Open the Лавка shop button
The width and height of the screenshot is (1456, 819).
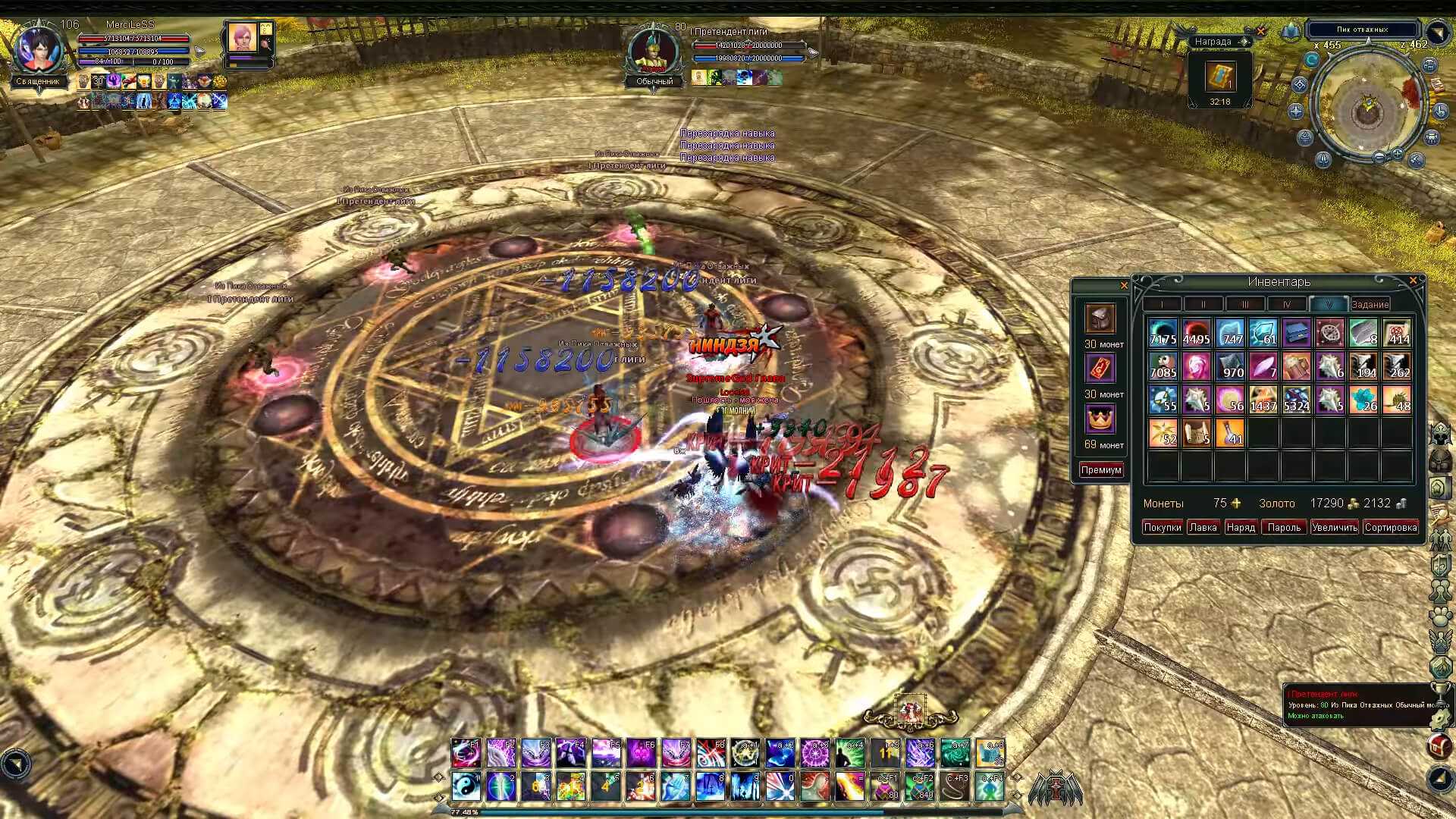pos(1202,527)
